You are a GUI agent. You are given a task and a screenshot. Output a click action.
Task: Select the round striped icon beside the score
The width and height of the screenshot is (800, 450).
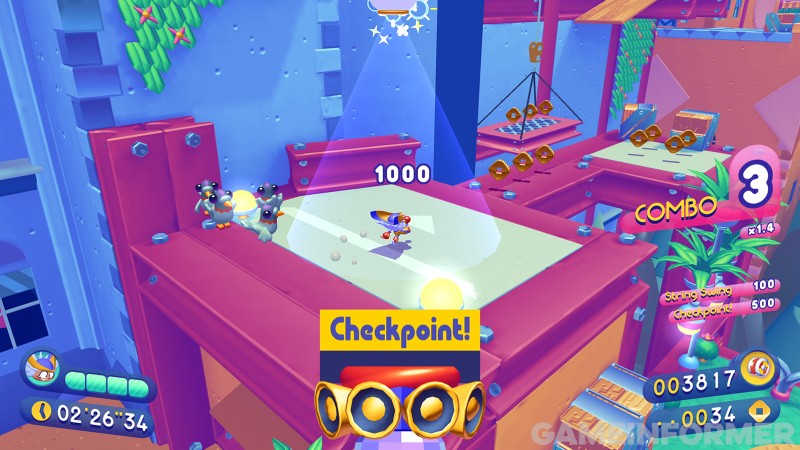[x=760, y=367]
